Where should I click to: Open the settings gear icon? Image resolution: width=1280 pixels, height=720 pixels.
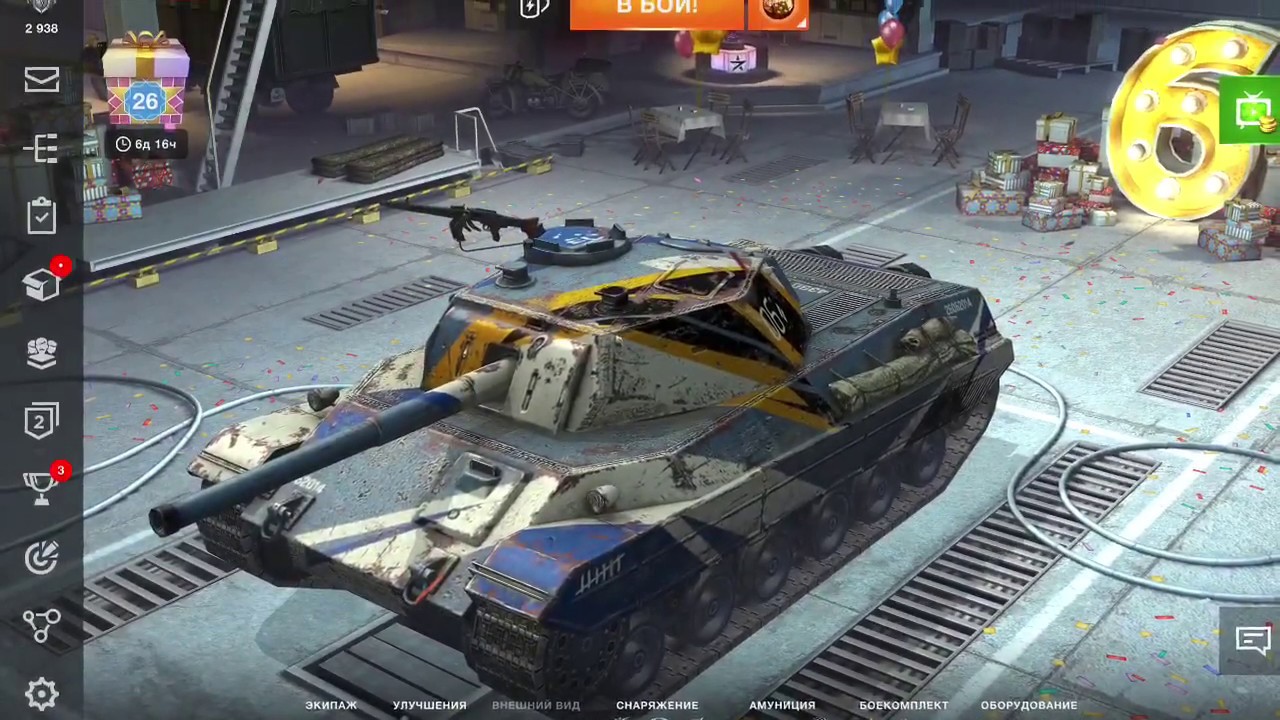[x=41, y=692]
